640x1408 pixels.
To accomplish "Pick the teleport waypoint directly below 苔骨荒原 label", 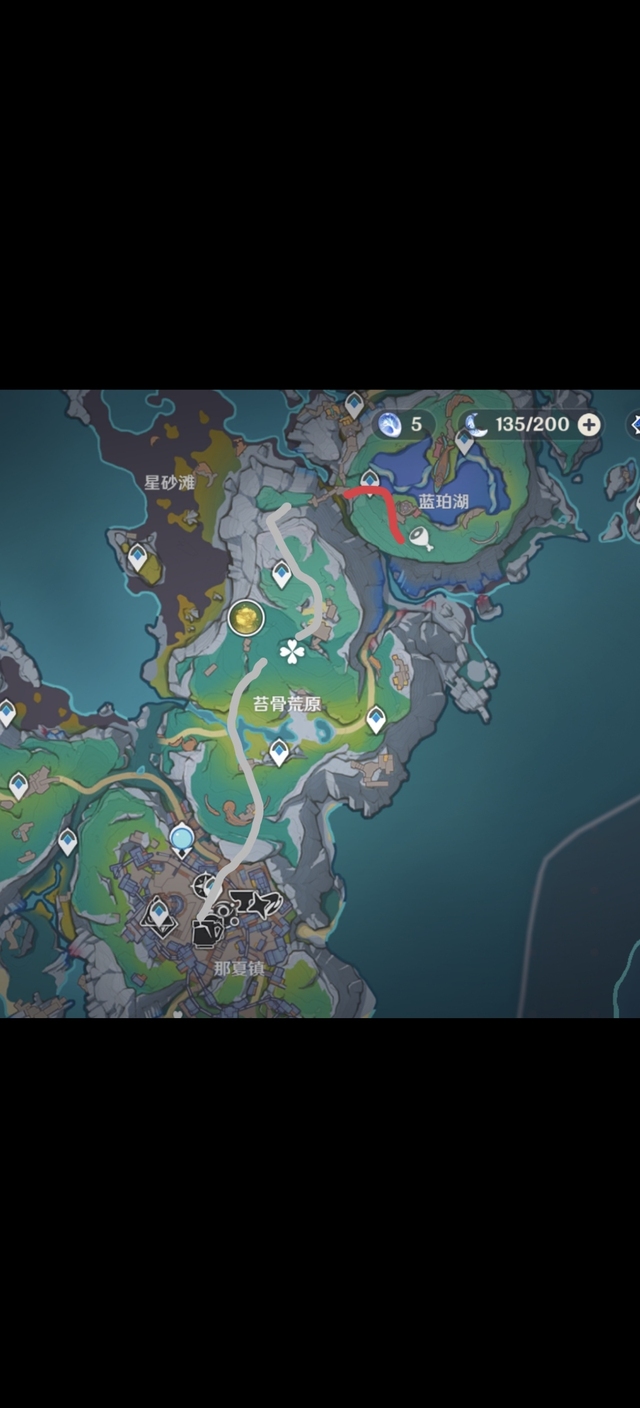I will click(279, 749).
